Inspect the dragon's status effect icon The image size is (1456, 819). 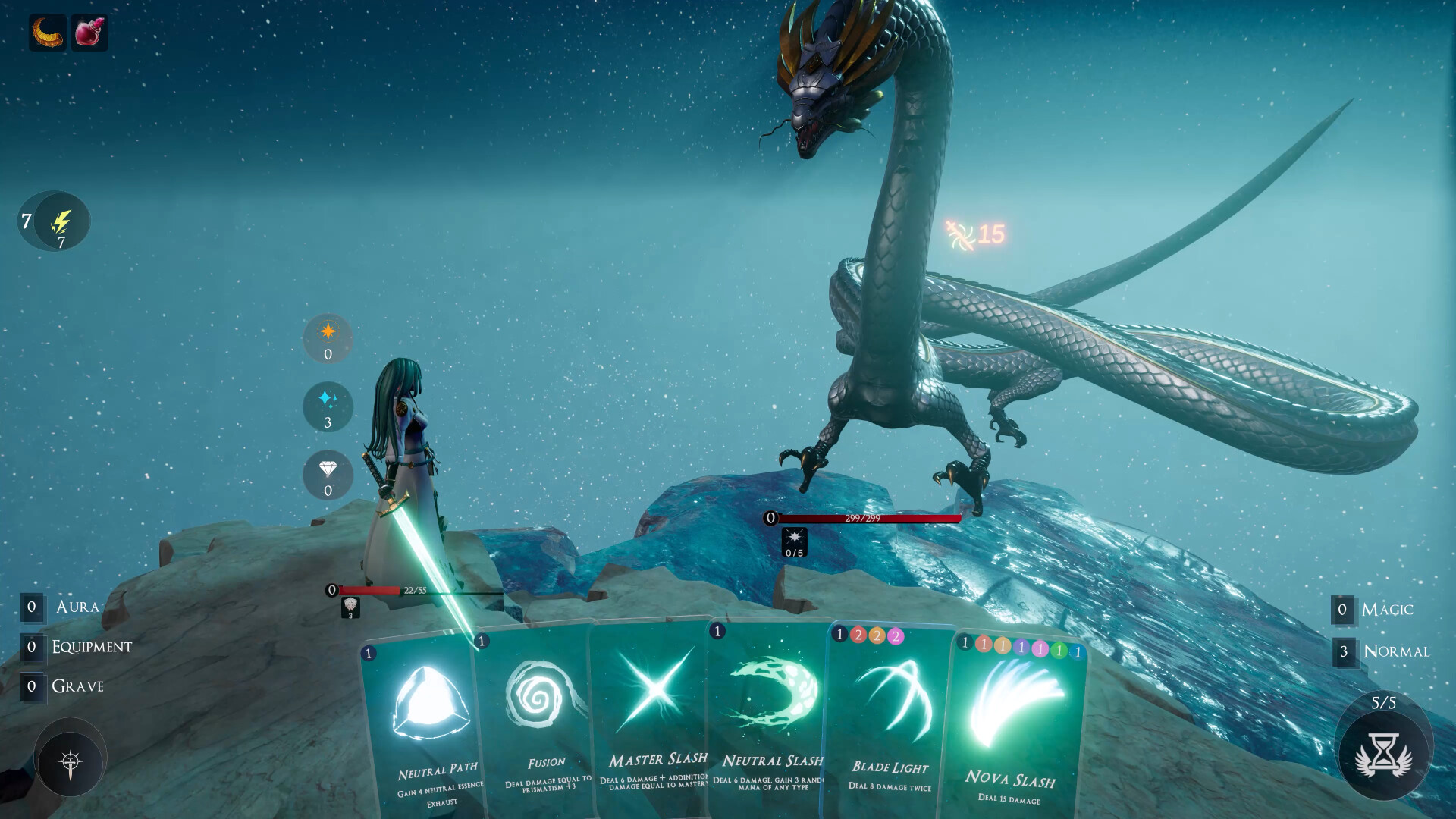coord(794,542)
